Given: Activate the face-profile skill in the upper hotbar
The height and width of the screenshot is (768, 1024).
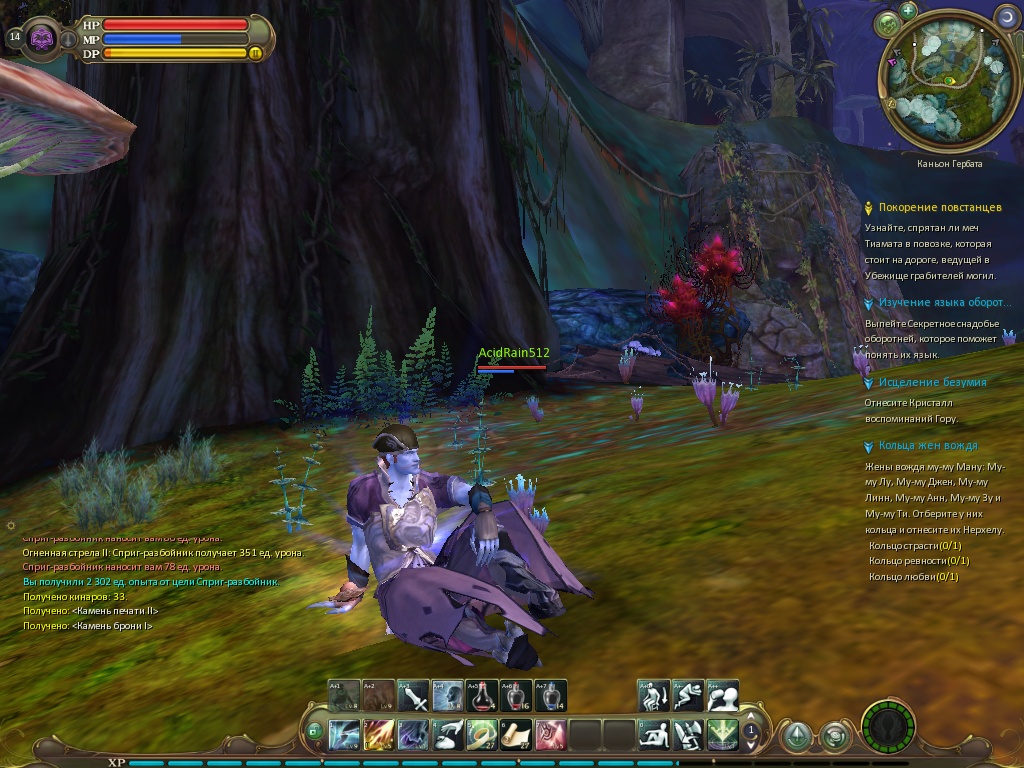Looking at the screenshot, I should click(447, 695).
